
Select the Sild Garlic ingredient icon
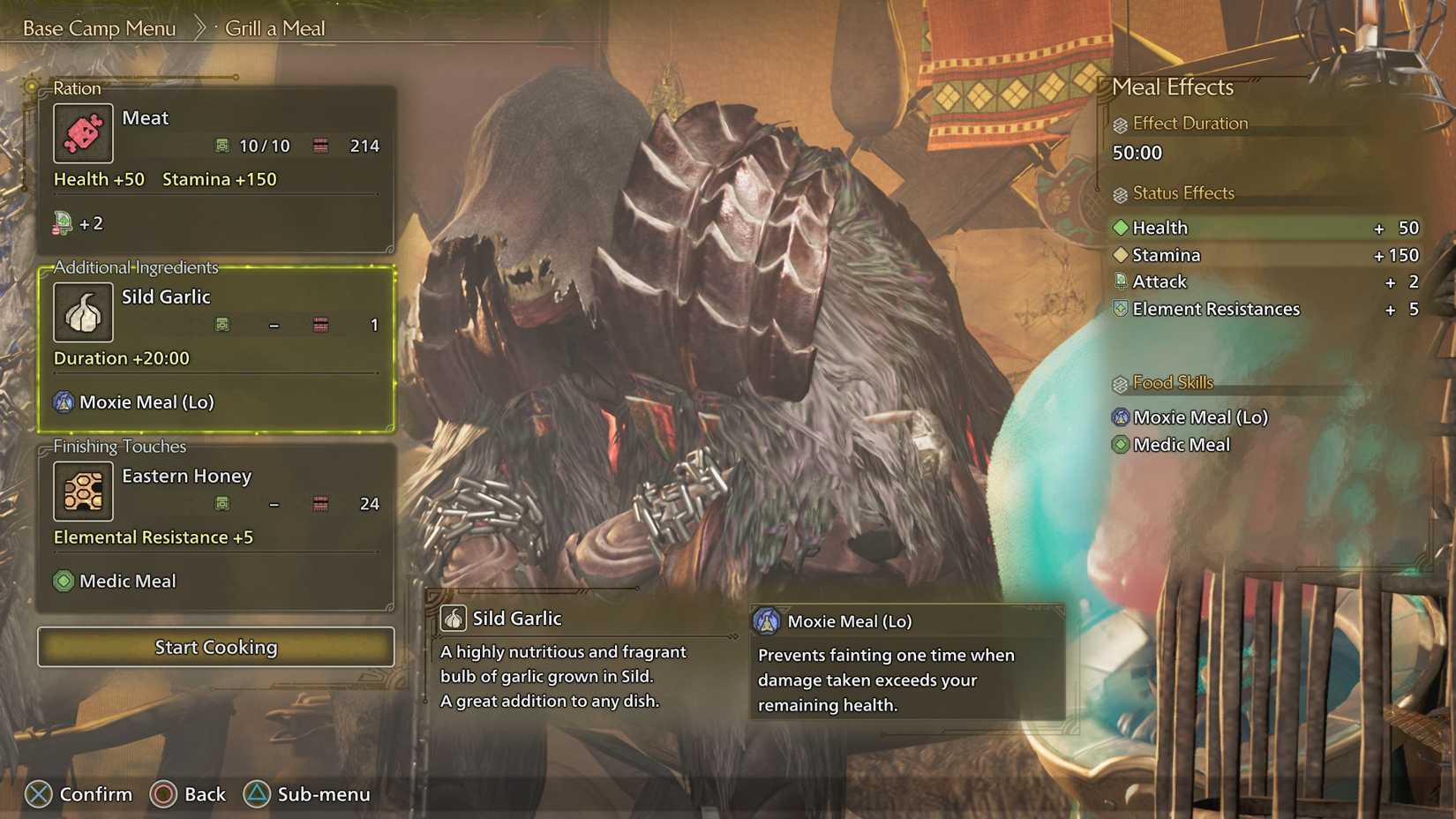click(83, 312)
